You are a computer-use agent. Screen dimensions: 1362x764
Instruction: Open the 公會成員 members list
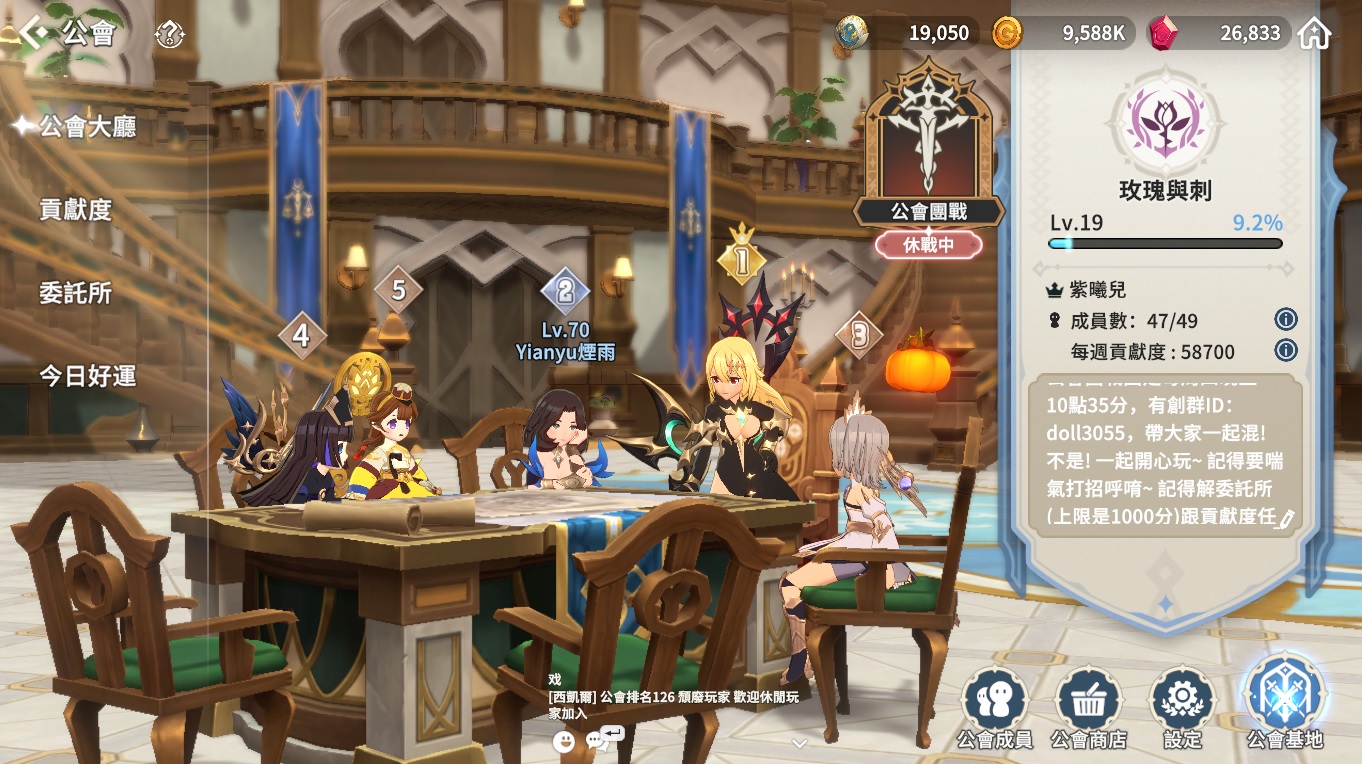(x=994, y=708)
